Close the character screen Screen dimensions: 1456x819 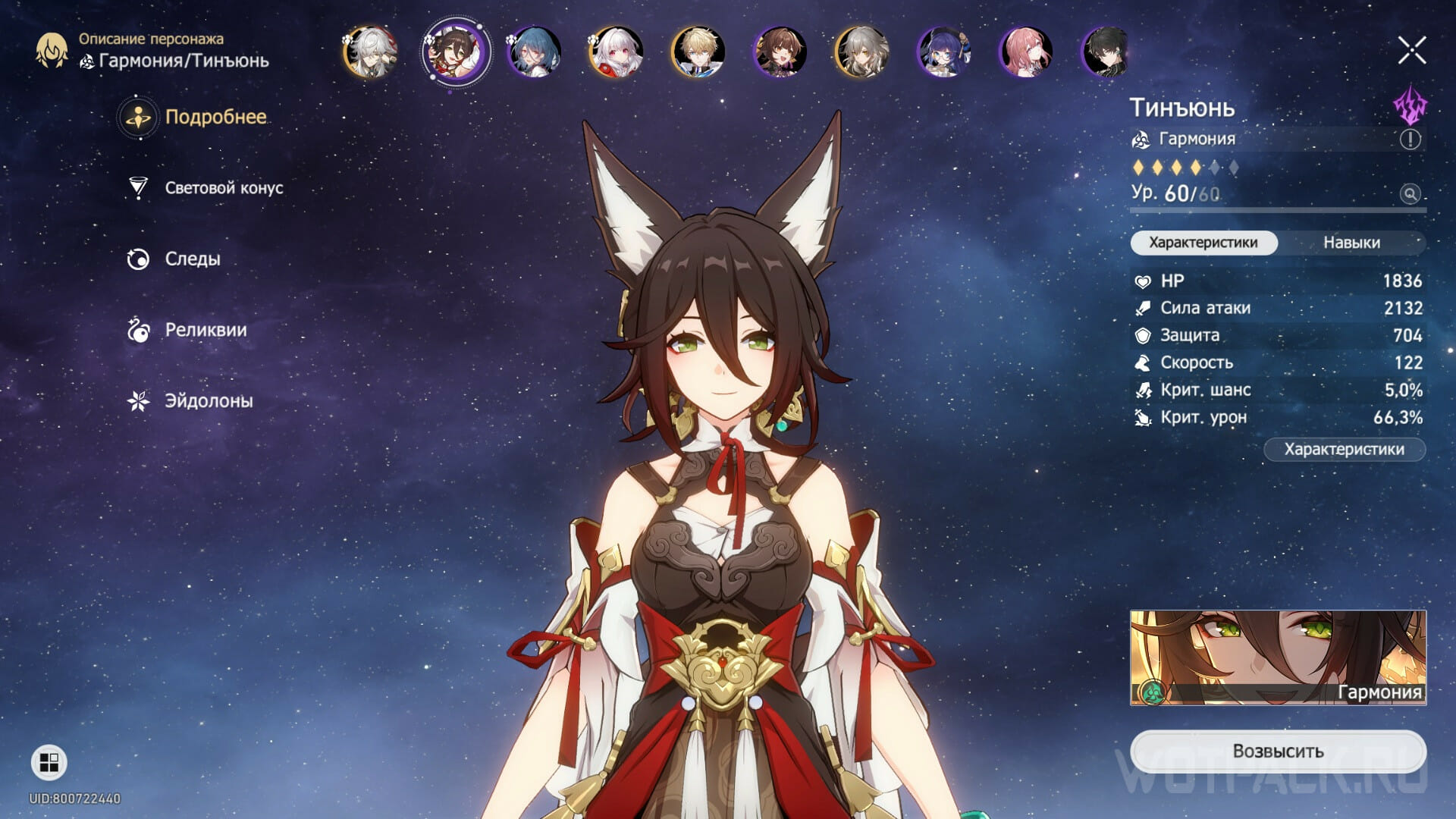point(1412,51)
